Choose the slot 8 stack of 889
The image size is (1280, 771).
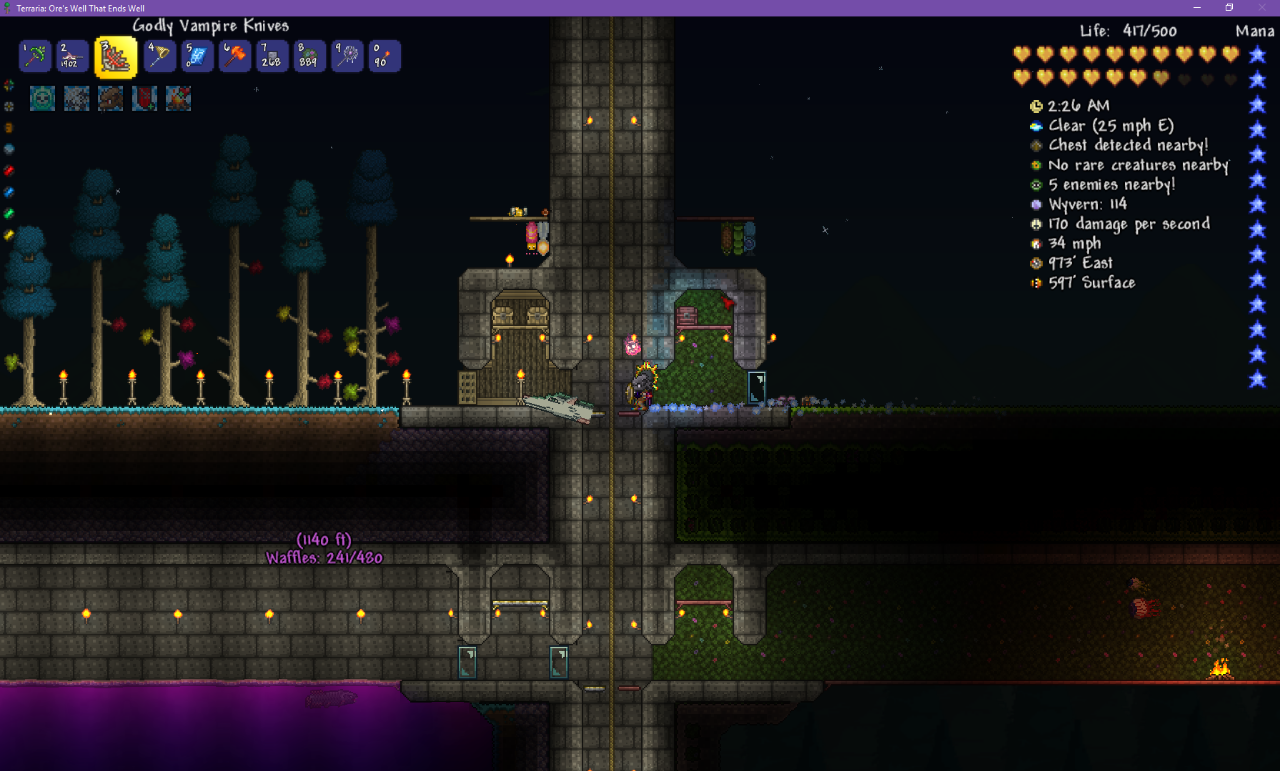tap(309, 56)
